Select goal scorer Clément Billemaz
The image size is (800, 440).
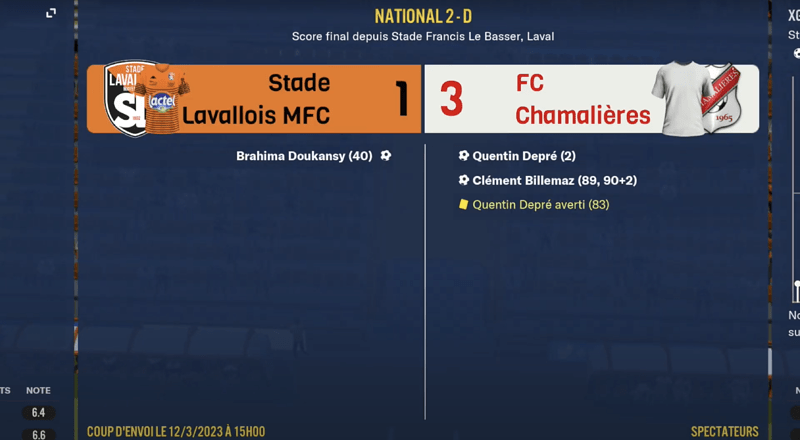554,180
